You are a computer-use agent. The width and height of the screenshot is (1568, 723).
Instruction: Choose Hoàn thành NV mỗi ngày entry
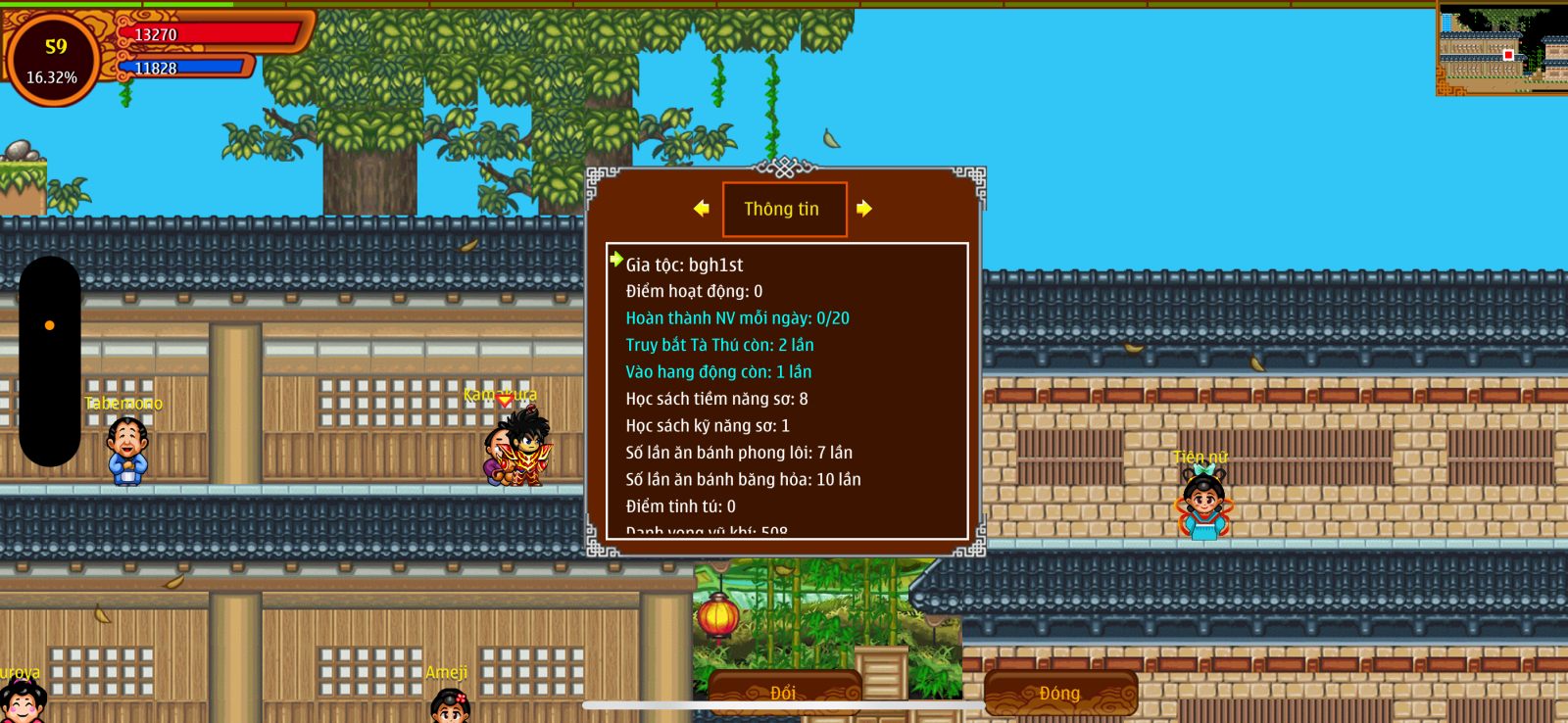(737, 318)
